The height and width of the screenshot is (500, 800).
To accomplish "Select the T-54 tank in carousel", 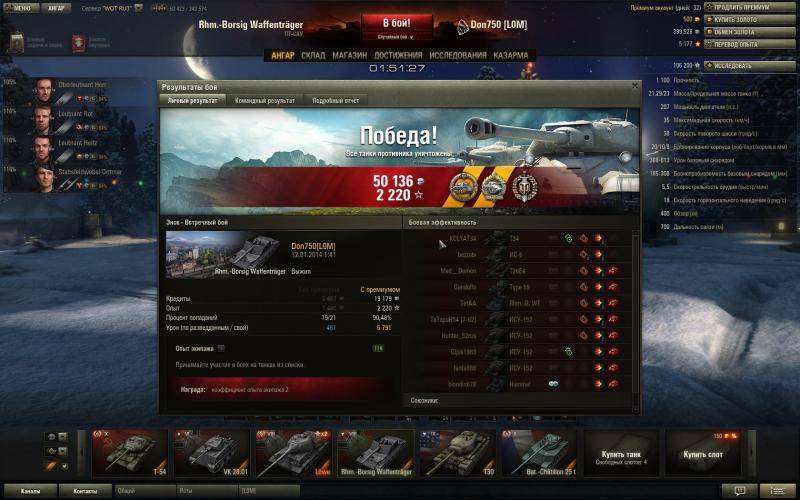I will (129, 454).
